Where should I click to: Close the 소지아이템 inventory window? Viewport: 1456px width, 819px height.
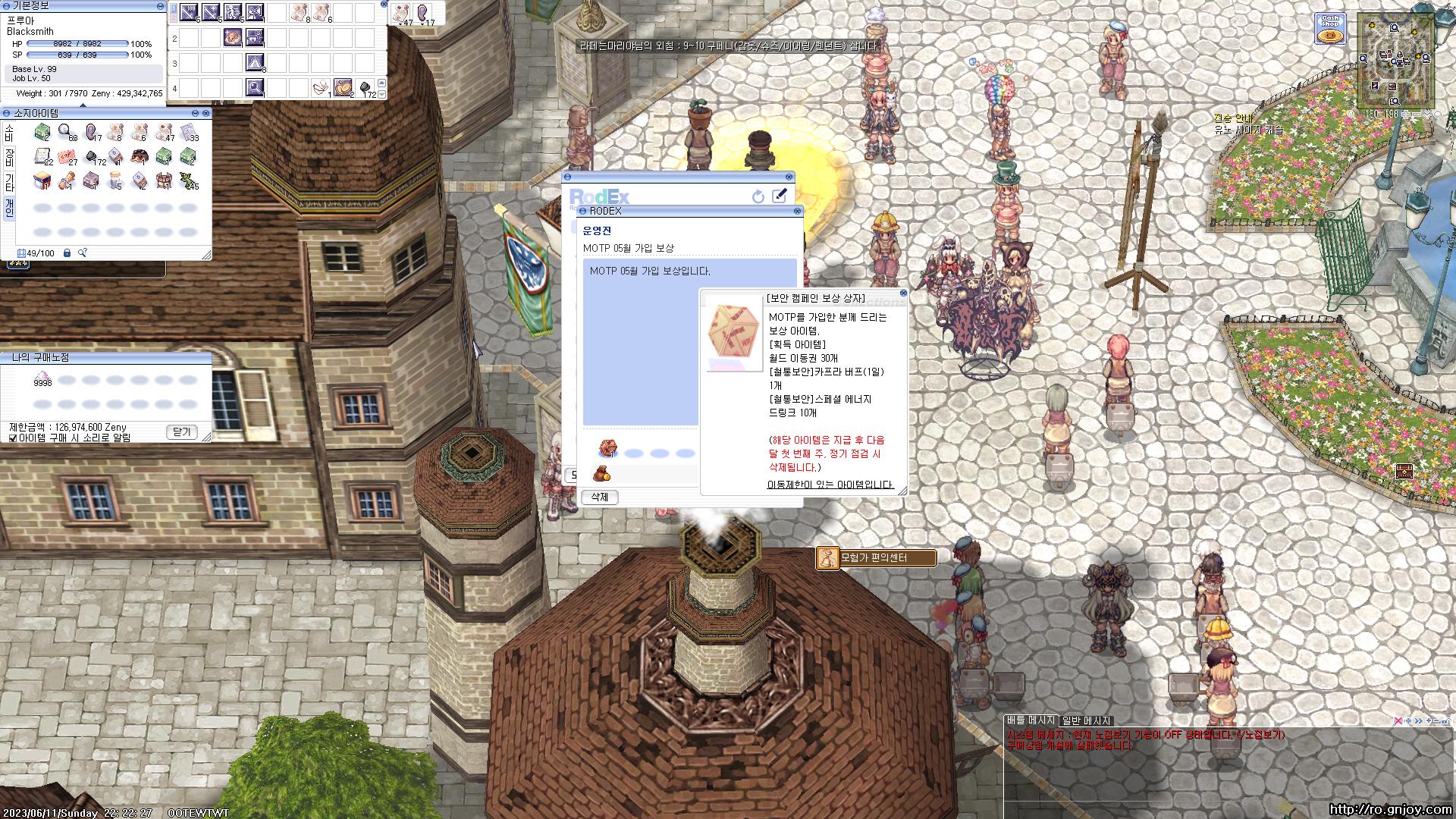click(x=207, y=113)
